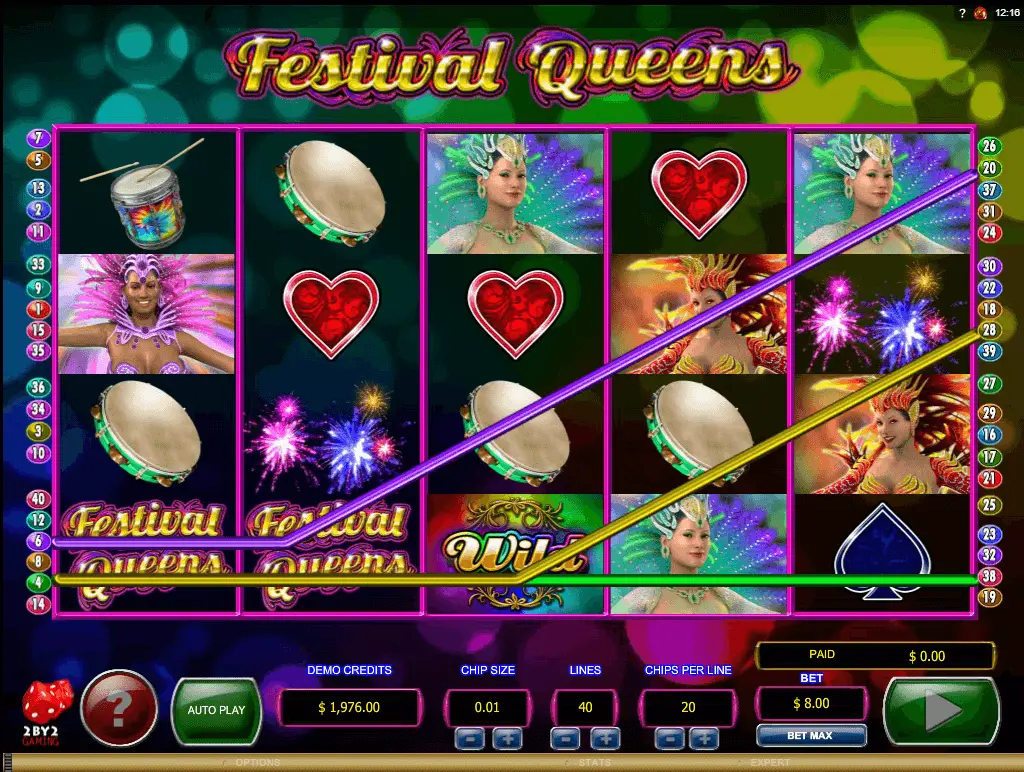1024x772 pixels.
Task: Choose payline marker number 19
Action: (989, 597)
